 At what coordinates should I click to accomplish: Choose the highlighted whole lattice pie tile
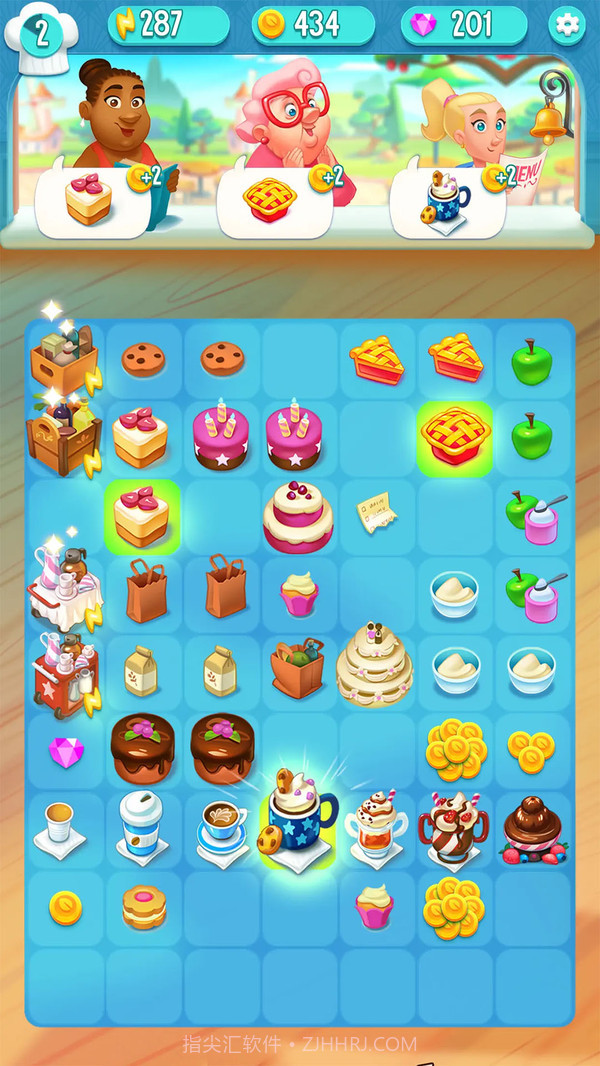(x=455, y=436)
